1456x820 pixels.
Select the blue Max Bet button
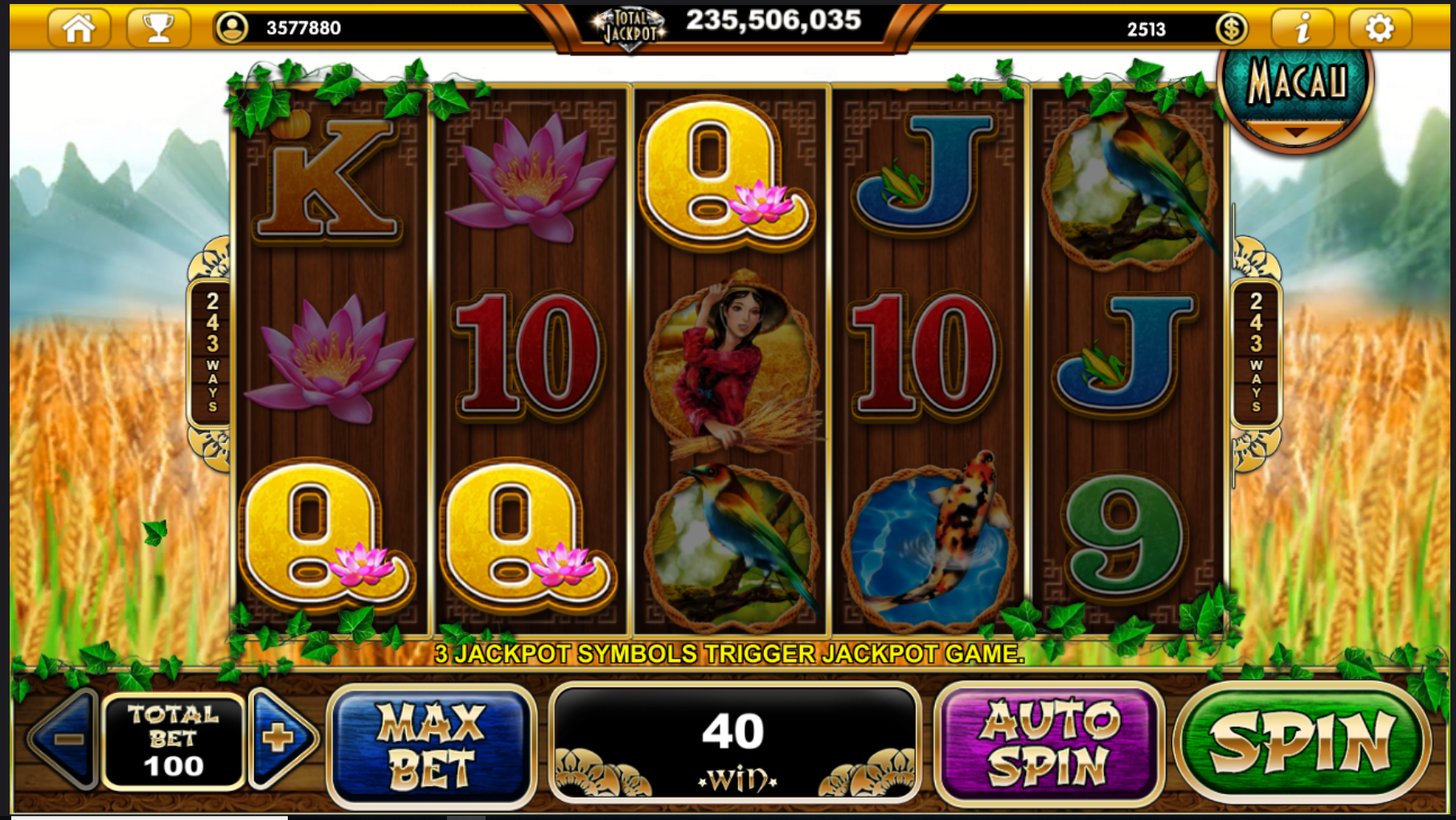point(431,744)
